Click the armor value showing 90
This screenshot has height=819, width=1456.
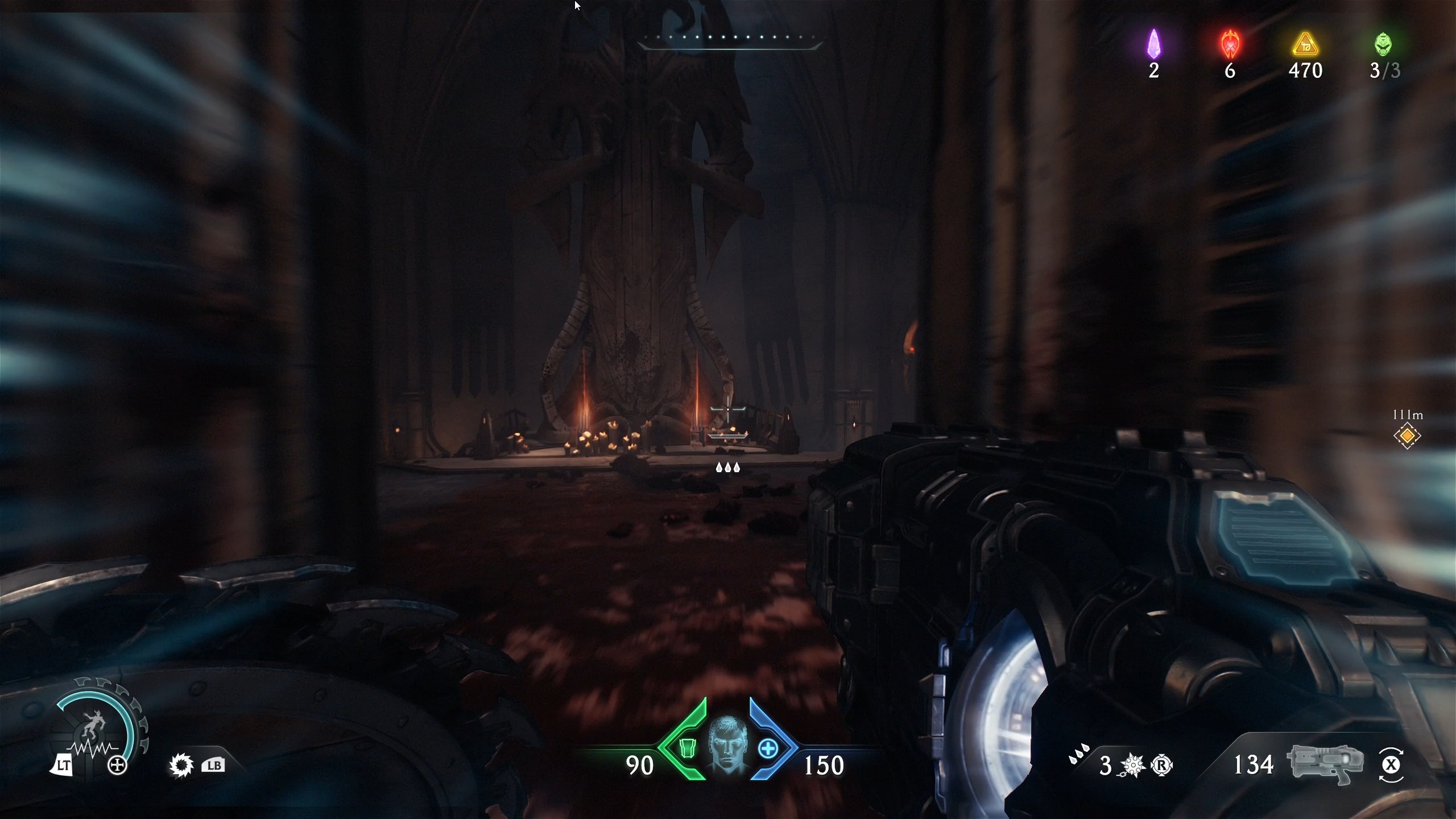[x=640, y=765]
